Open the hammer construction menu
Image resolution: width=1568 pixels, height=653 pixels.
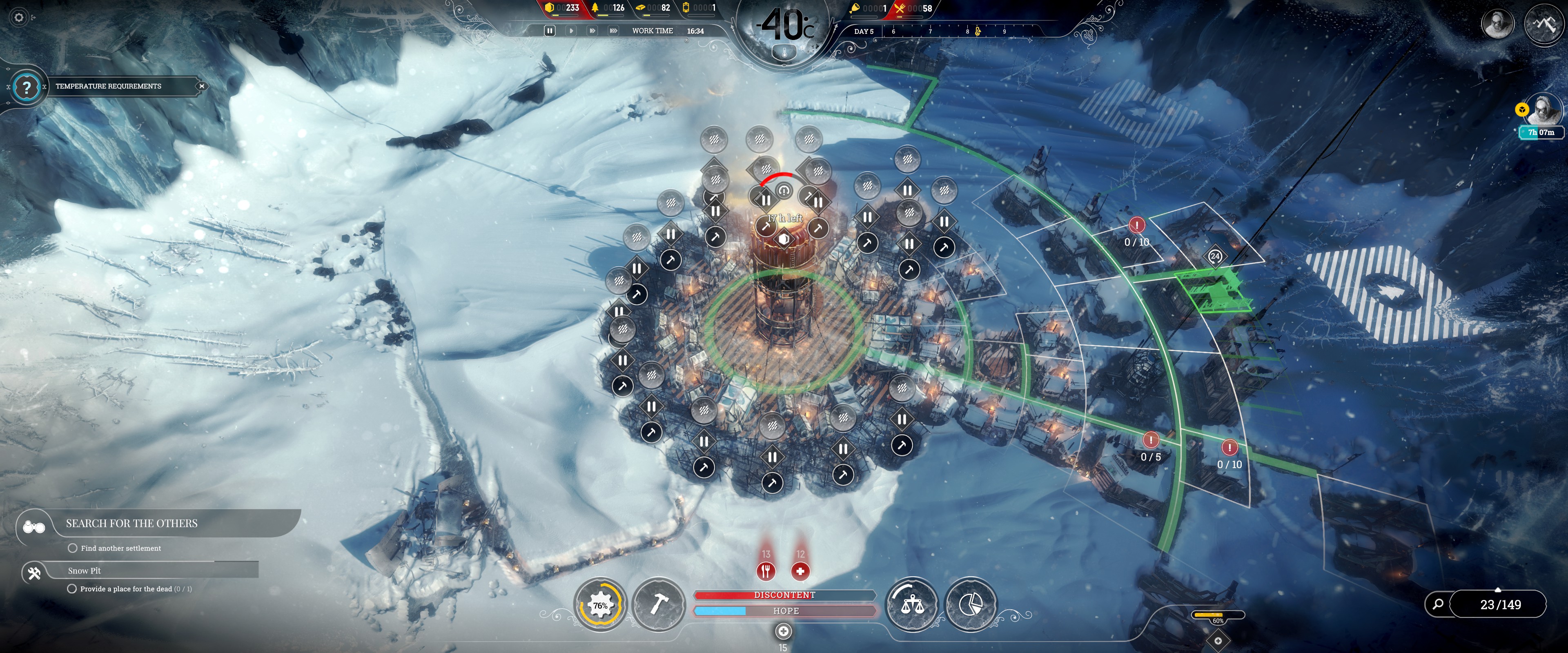tap(658, 605)
